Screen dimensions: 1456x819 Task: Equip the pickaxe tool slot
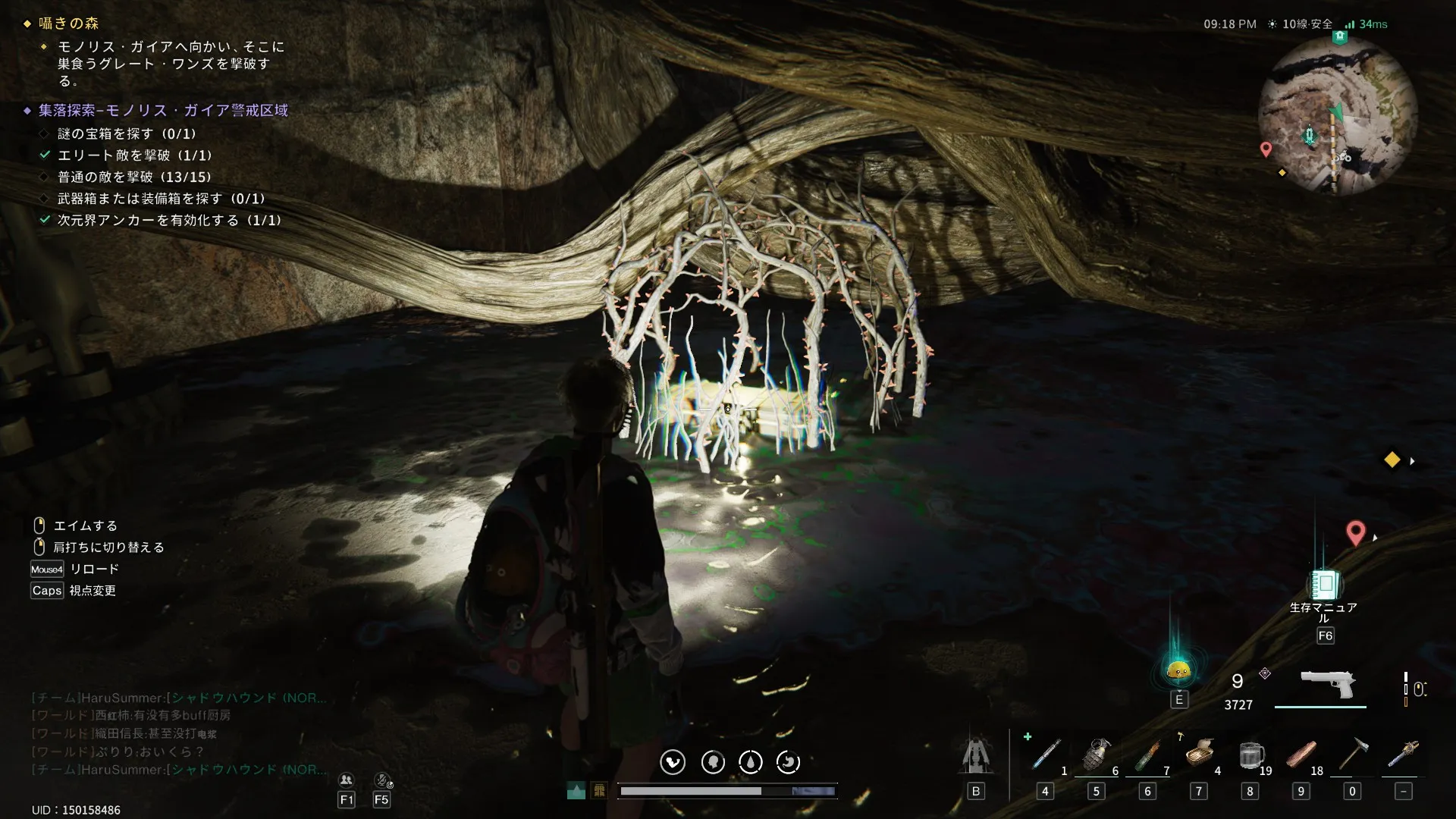coord(1352,755)
